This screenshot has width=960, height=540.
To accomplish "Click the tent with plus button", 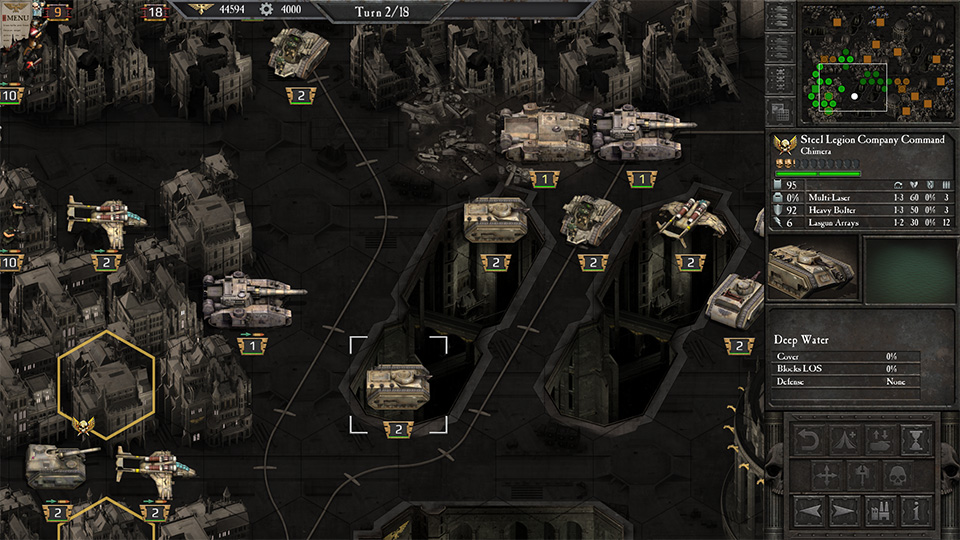I will tap(845, 438).
